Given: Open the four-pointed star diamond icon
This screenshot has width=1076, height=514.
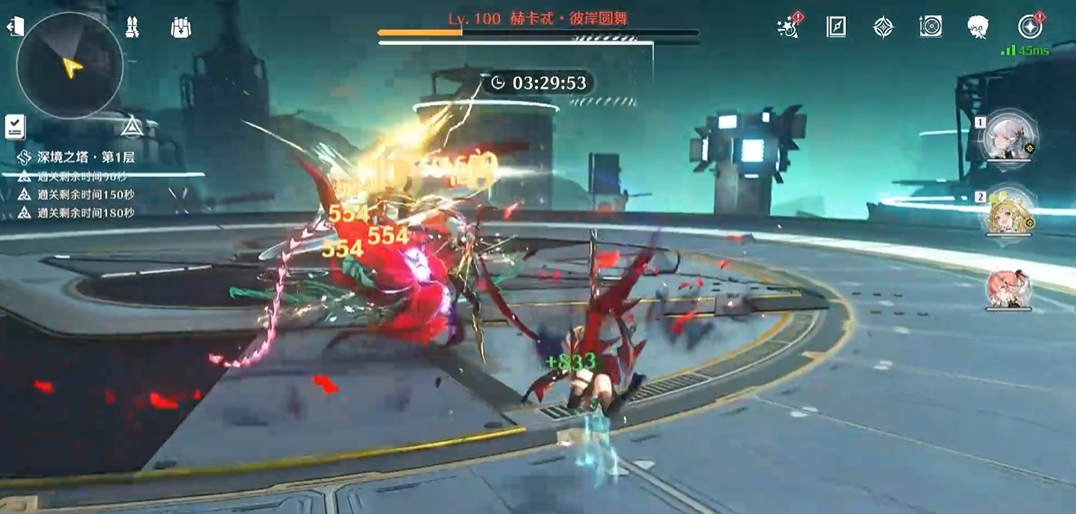Looking at the screenshot, I should click(883, 27).
